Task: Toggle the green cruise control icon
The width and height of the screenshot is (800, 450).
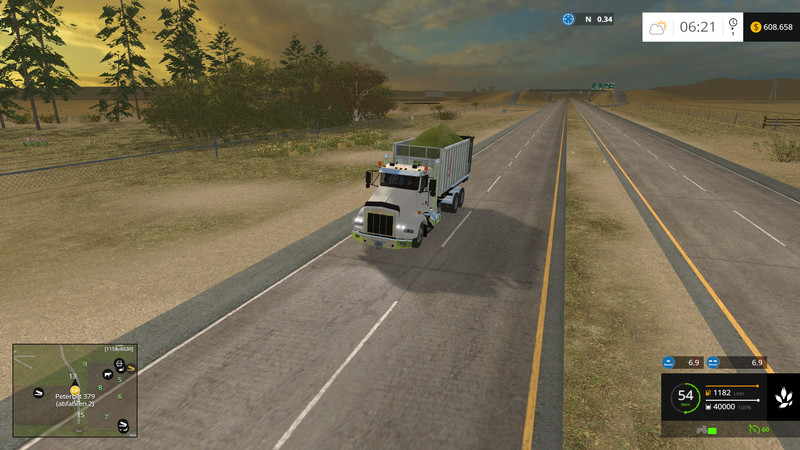Action: 752,430
